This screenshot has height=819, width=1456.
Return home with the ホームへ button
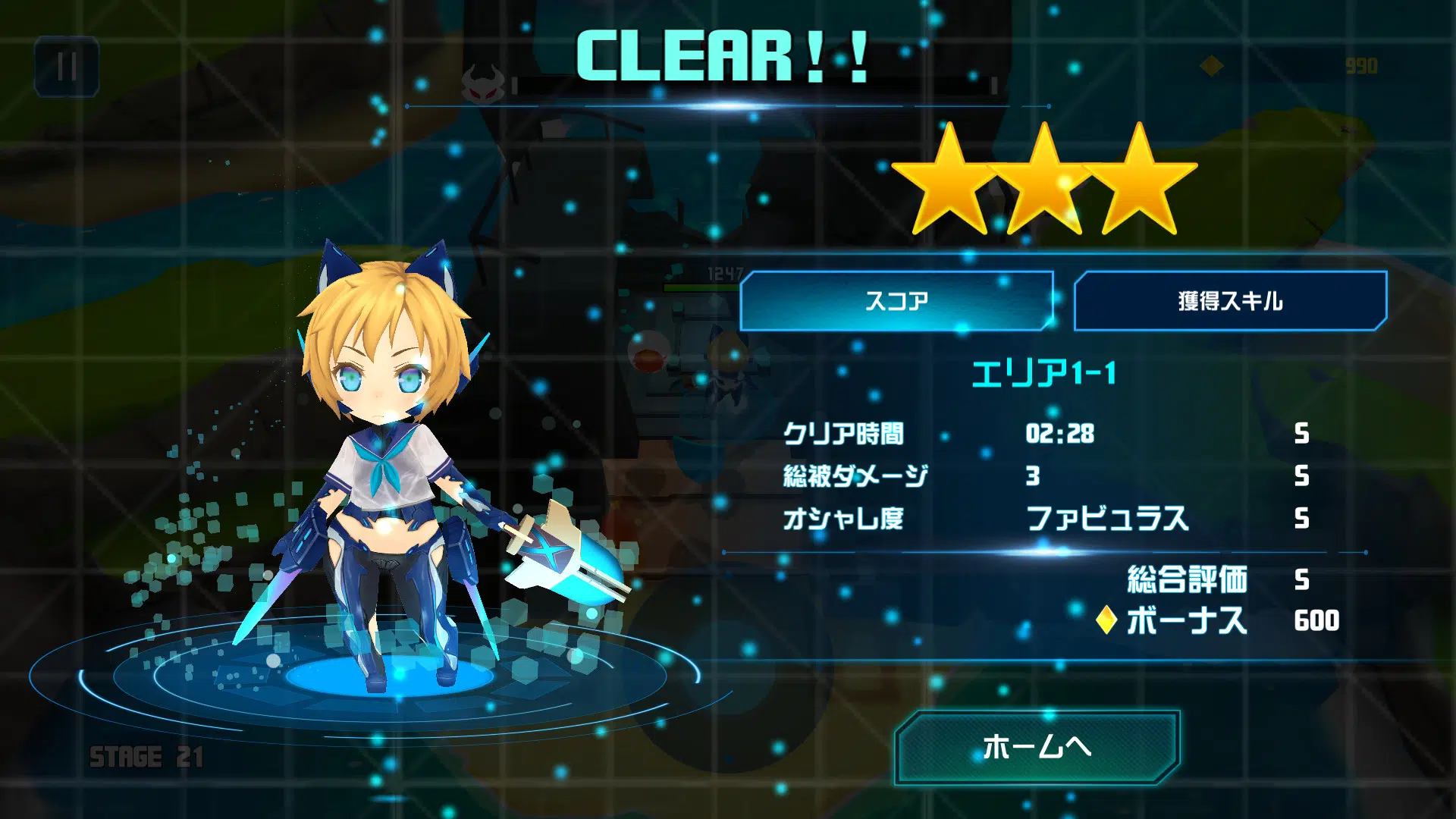click(x=1037, y=747)
